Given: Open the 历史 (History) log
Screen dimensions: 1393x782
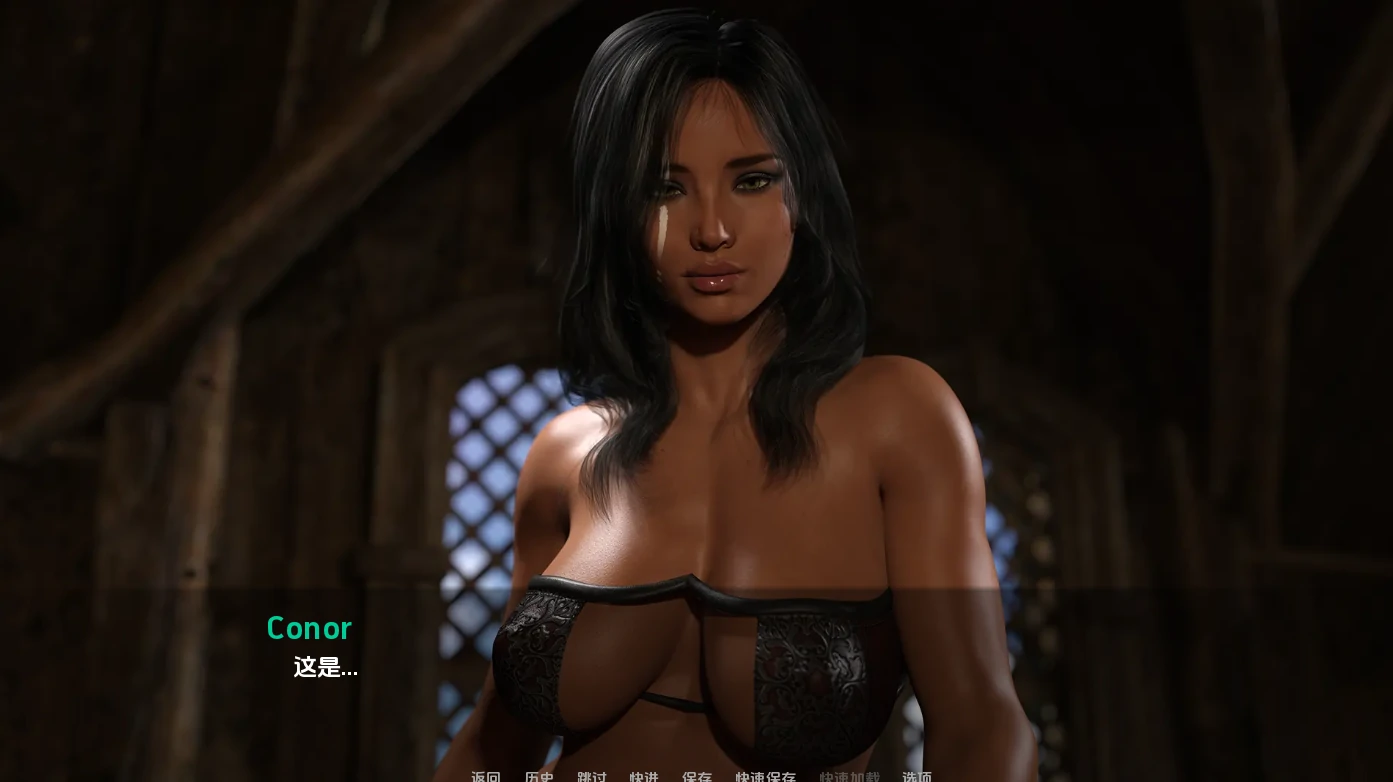Looking at the screenshot, I should click(539, 776).
